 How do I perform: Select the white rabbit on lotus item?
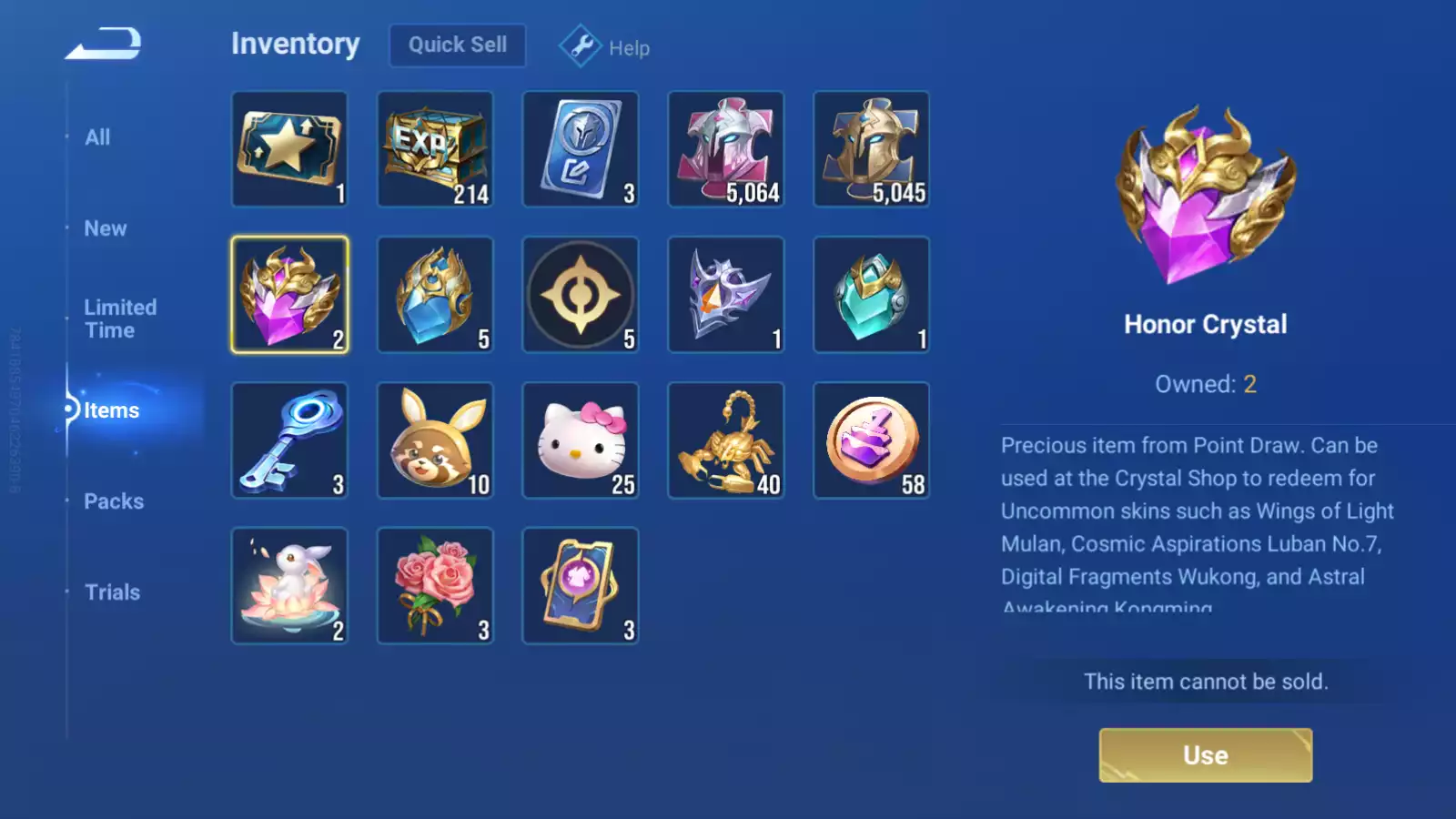(x=289, y=586)
